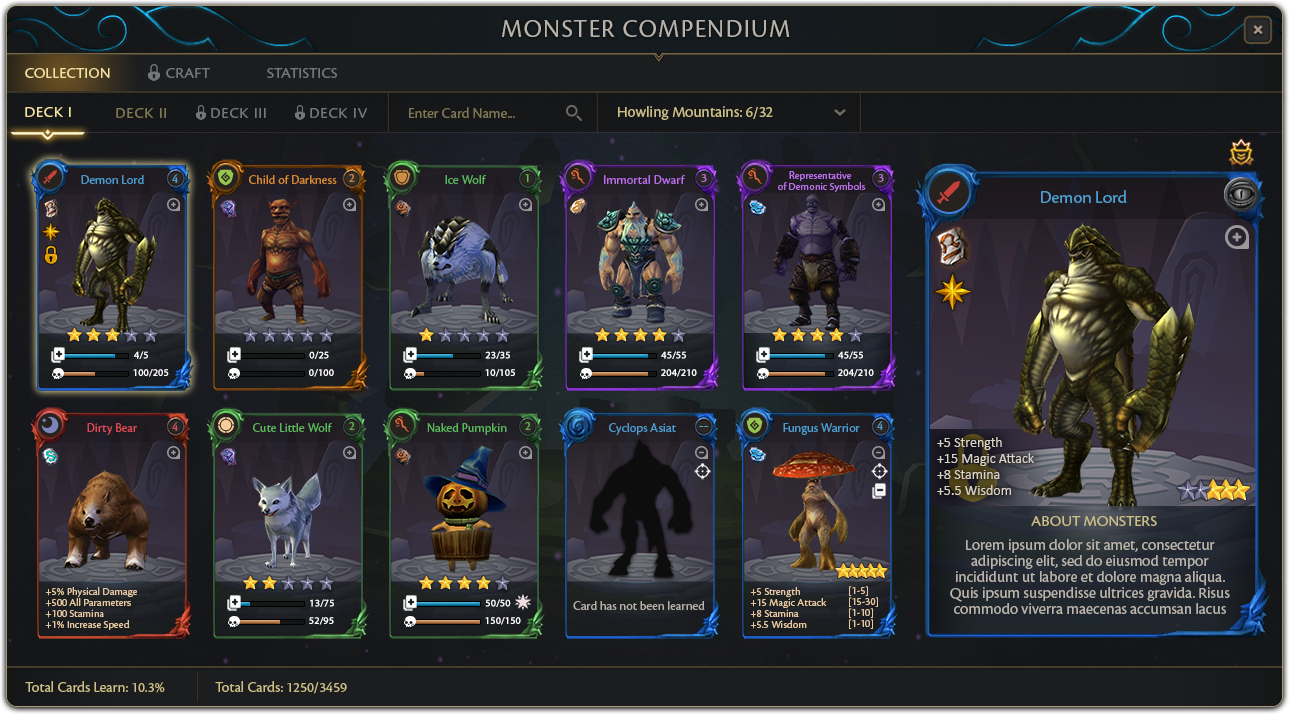The height and width of the screenshot is (714, 1289).
Task: Select the locked Deck III tab
Action: tap(231, 113)
